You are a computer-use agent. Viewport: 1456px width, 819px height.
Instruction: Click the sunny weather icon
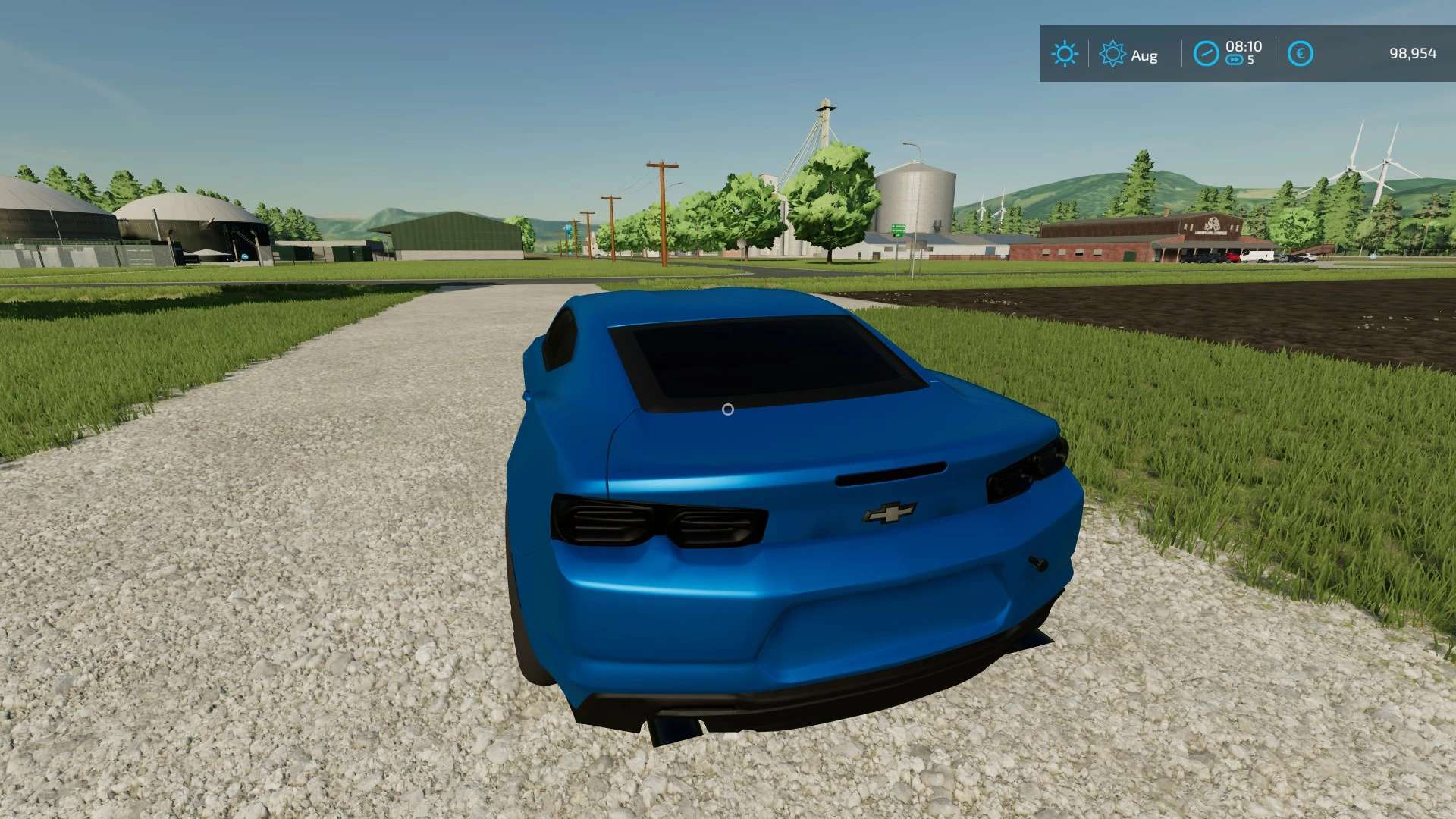point(1064,54)
